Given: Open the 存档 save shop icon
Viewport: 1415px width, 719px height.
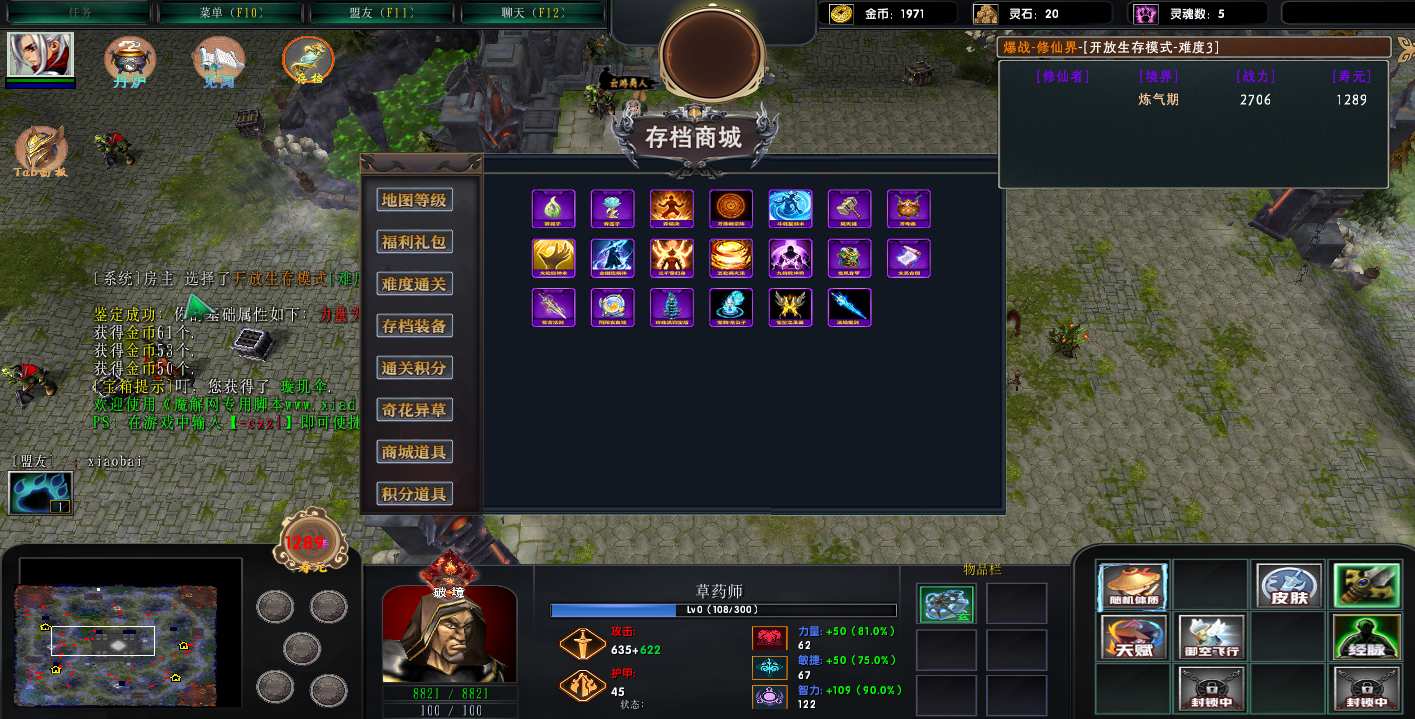Looking at the screenshot, I should click(x=307, y=60).
